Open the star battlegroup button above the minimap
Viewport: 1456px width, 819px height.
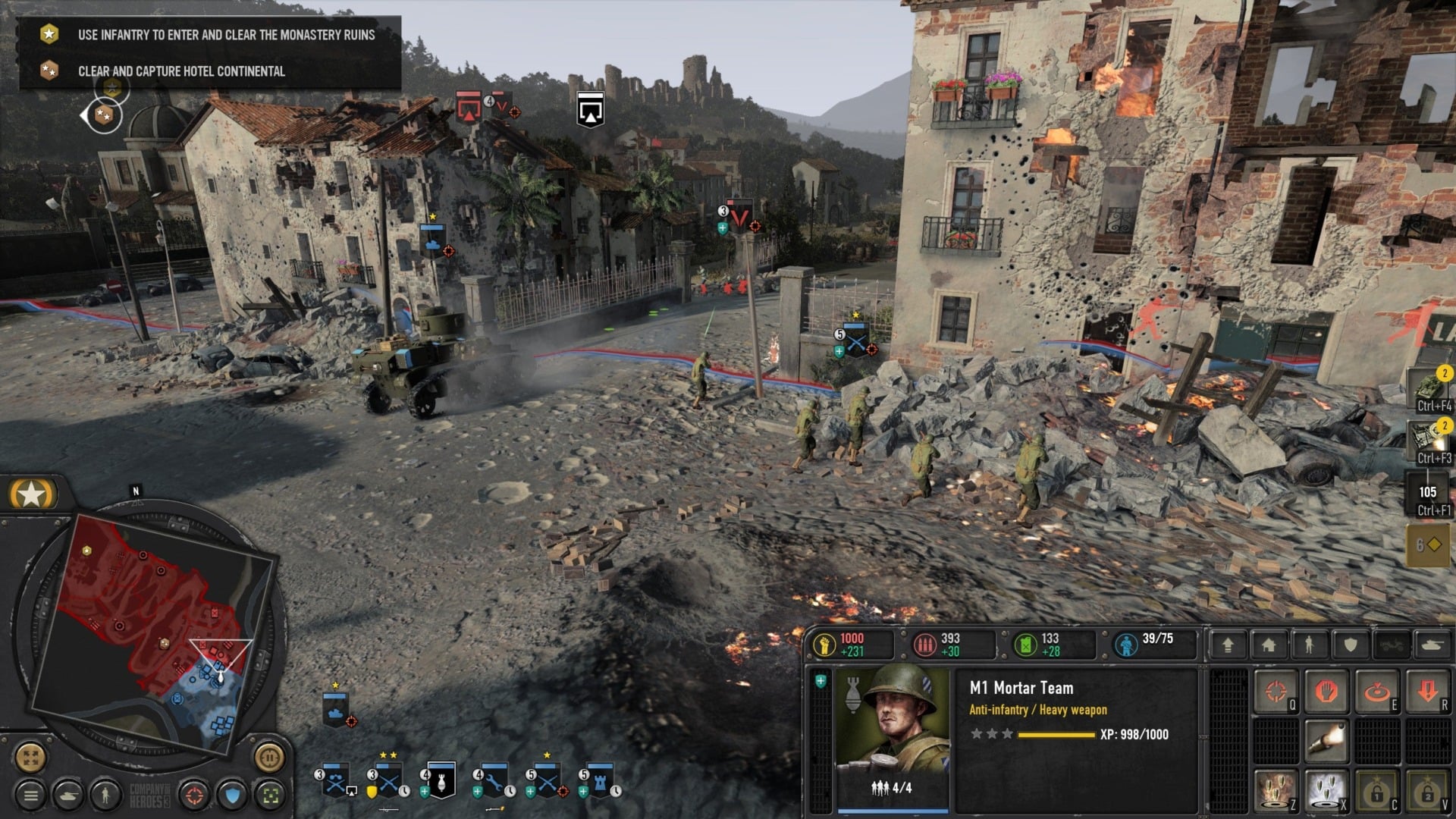31,494
